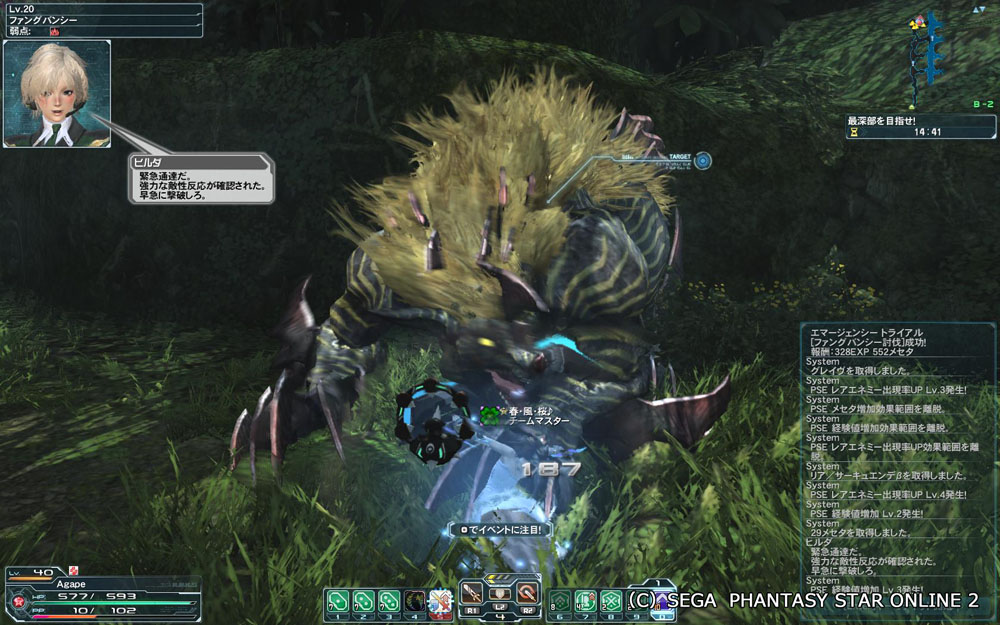The width and height of the screenshot is (1000, 625).
Task: Click the TARGET lock-on marker
Action: point(703,159)
